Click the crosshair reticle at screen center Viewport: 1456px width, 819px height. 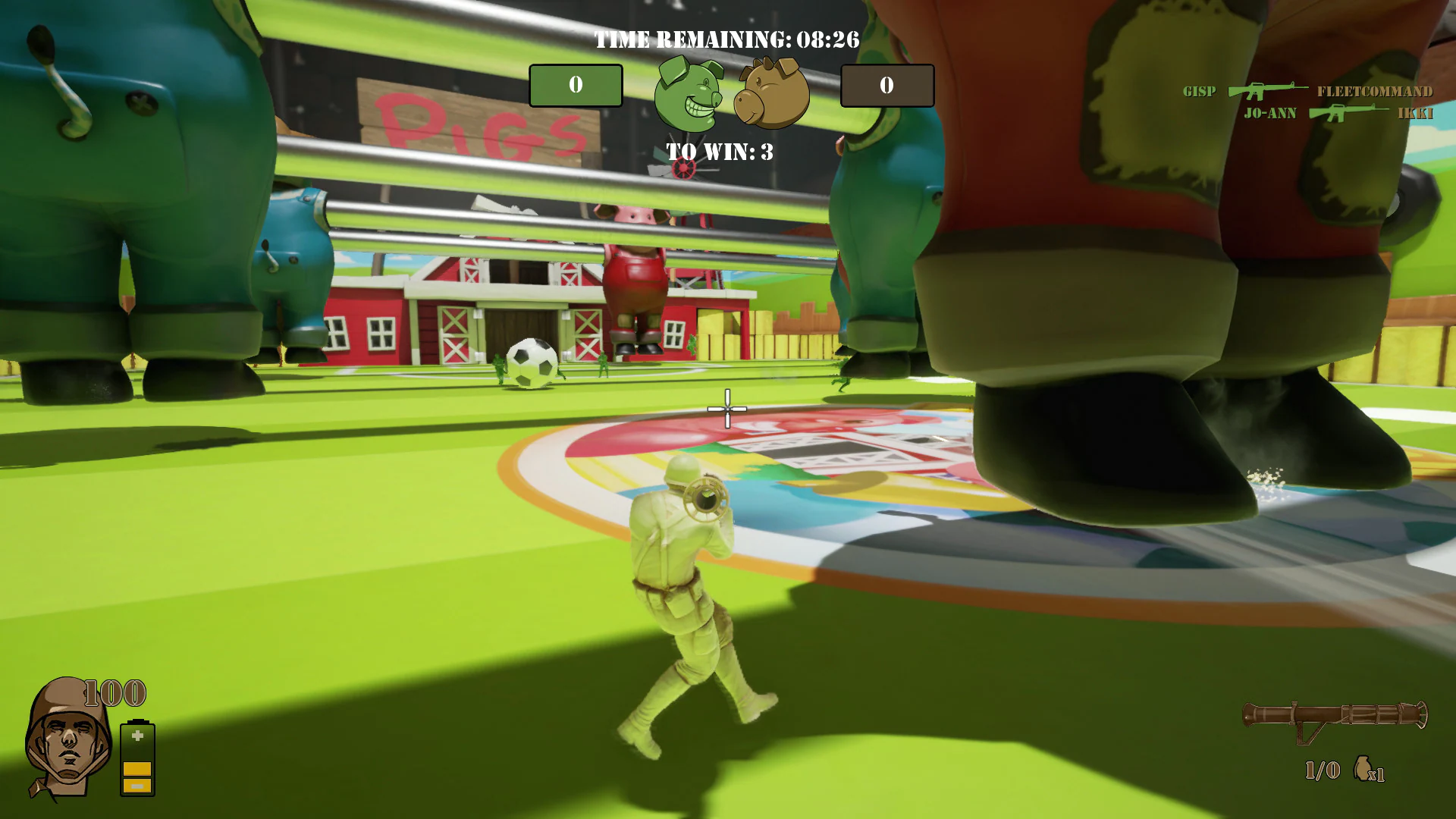(726, 409)
